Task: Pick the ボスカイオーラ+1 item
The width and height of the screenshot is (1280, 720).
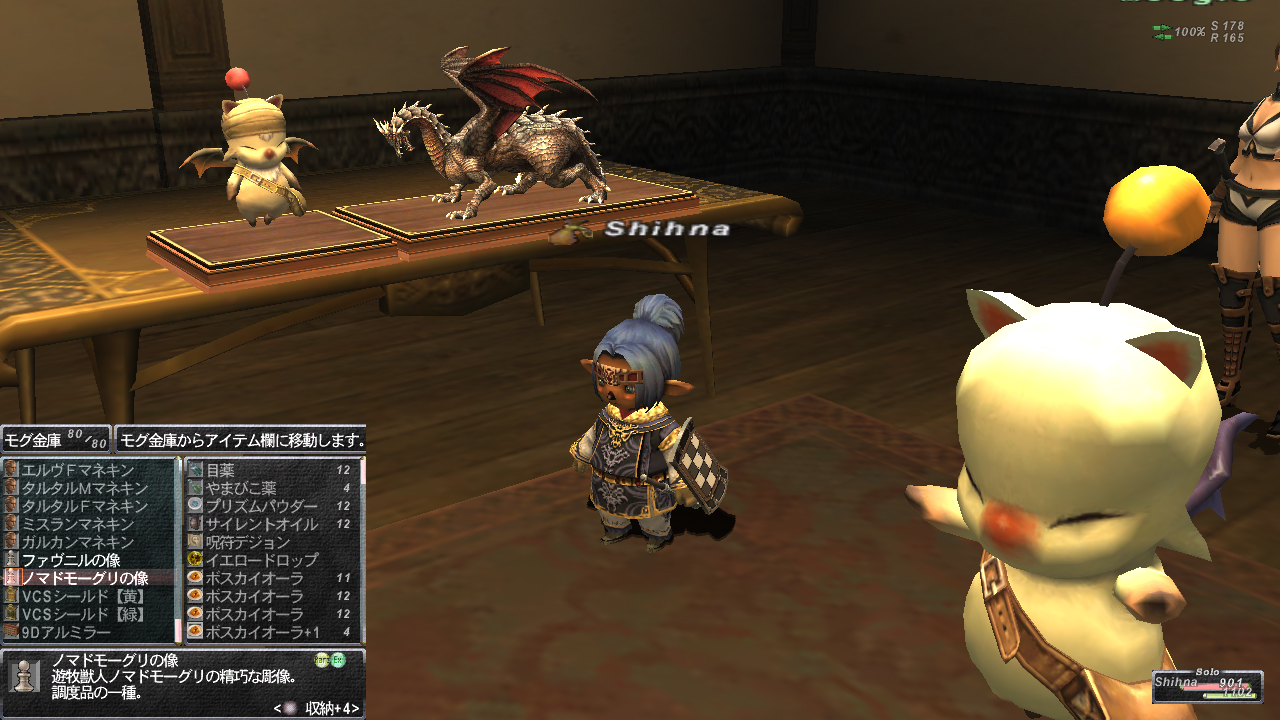Action: coord(263,632)
